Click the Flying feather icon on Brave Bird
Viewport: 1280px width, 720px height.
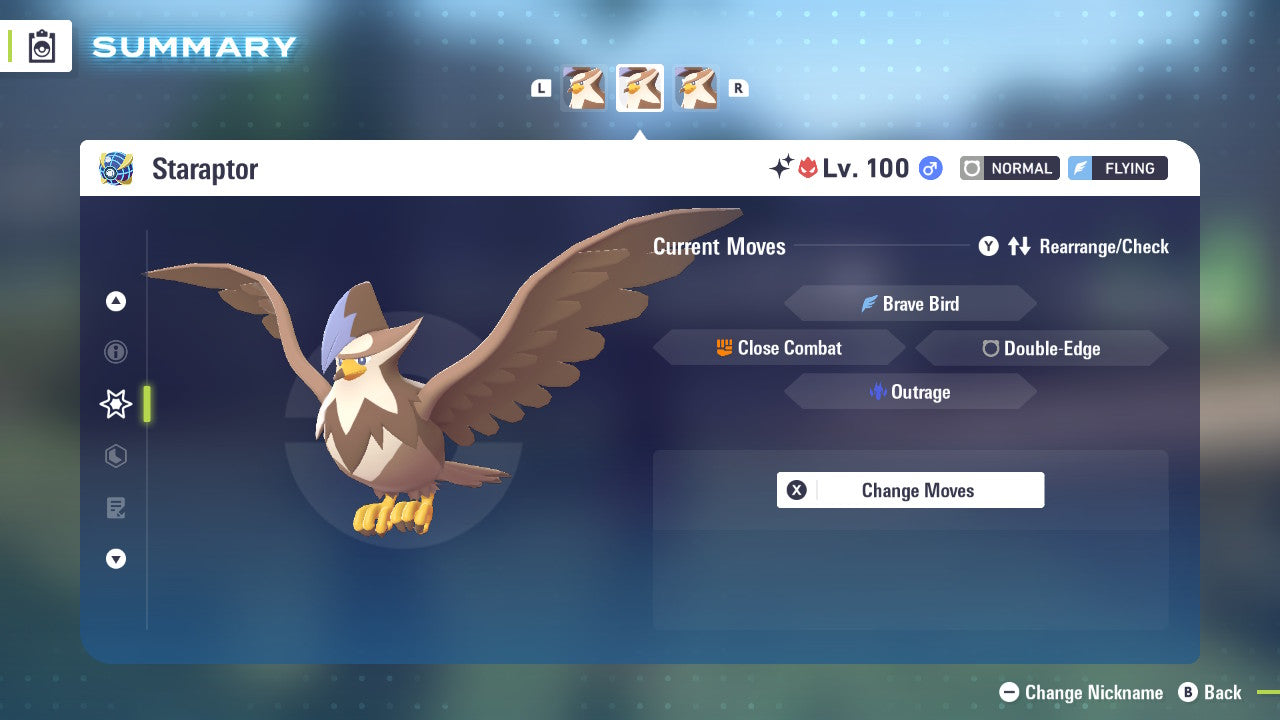[x=871, y=303]
